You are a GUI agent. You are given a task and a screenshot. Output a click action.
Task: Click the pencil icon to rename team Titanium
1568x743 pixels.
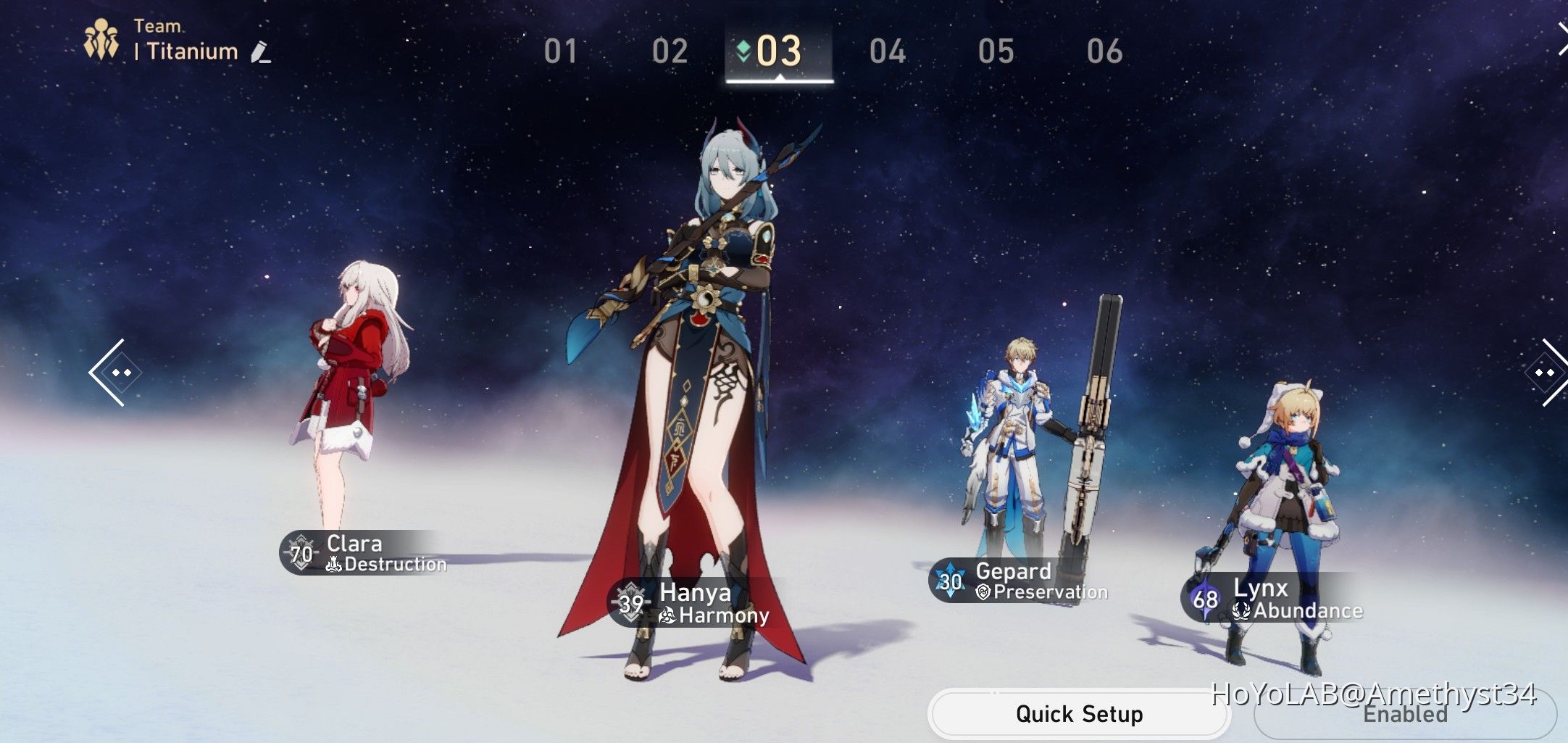tap(261, 51)
